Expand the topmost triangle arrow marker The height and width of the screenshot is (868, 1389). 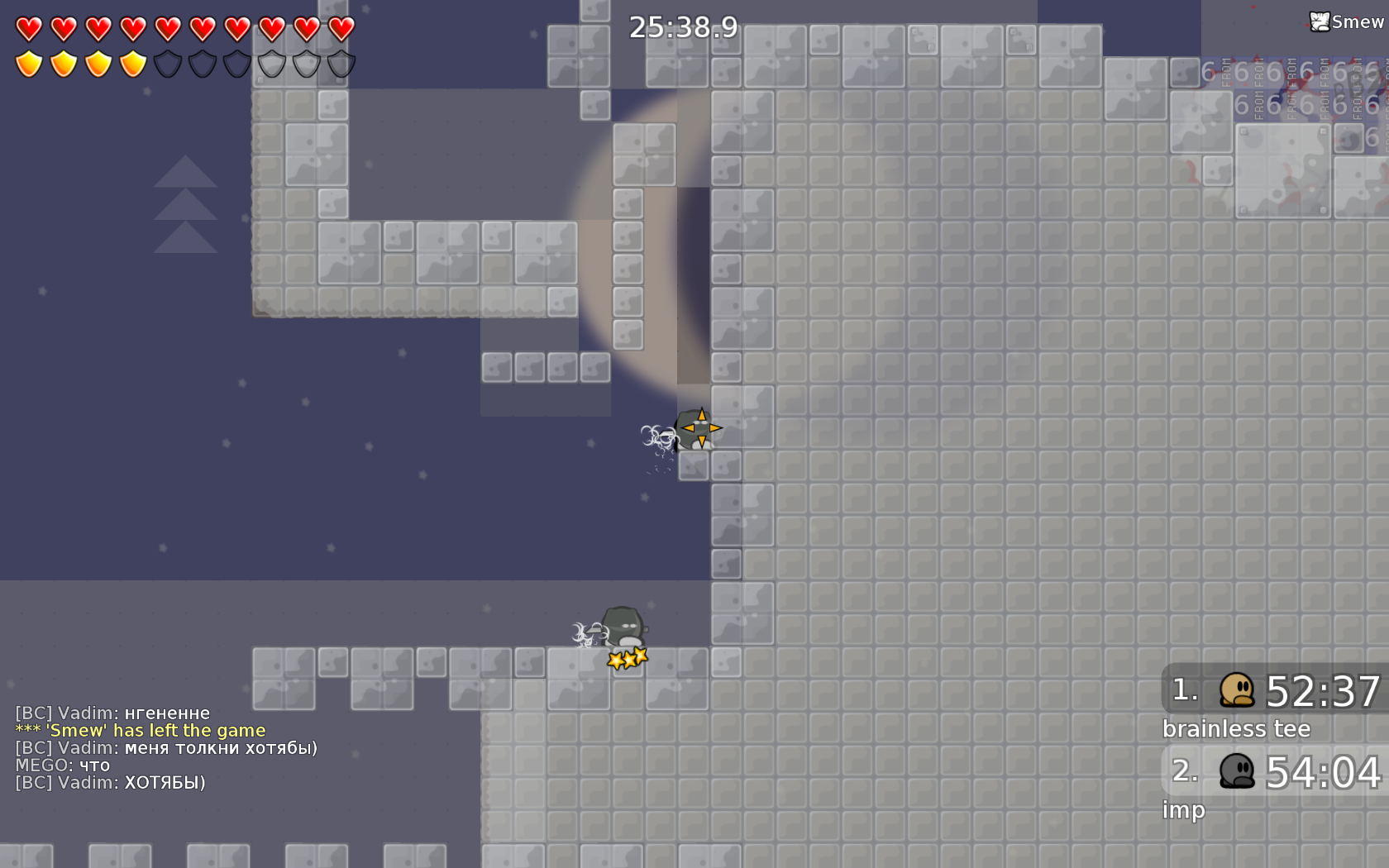click(x=187, y=174)
